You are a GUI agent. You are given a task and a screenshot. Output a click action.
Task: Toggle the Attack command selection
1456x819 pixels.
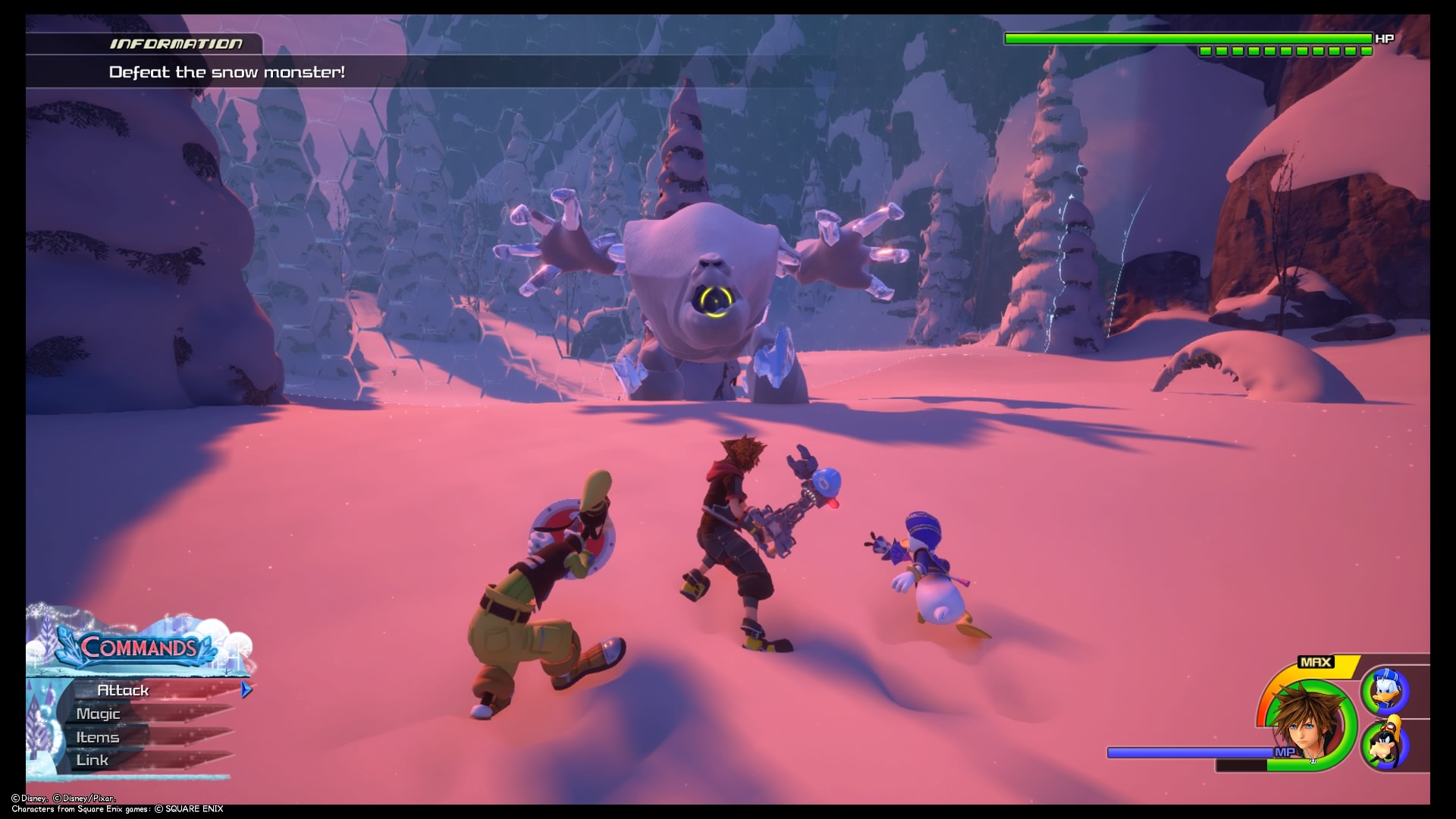click(x=124, y=690)
